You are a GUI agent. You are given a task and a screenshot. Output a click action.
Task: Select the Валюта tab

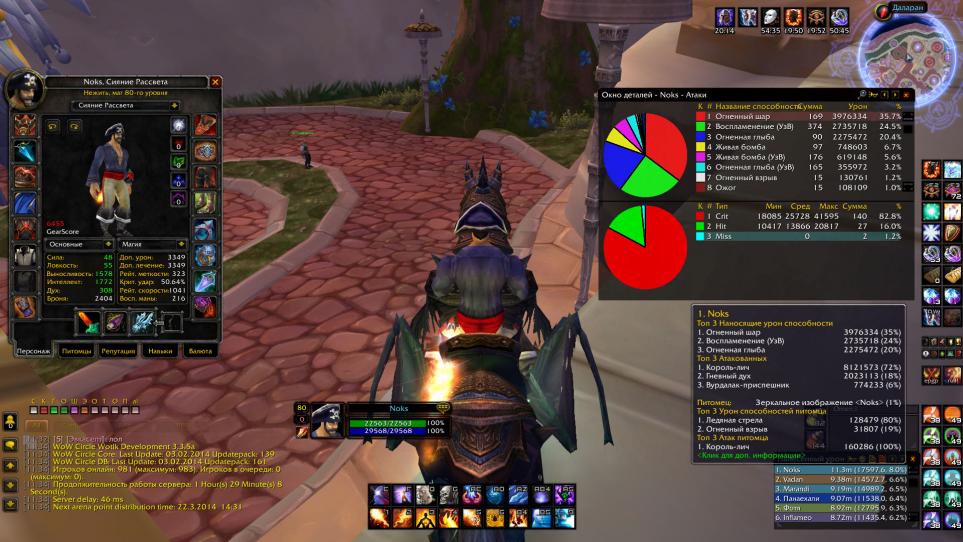pyautogui.click(x=200, y=352)
